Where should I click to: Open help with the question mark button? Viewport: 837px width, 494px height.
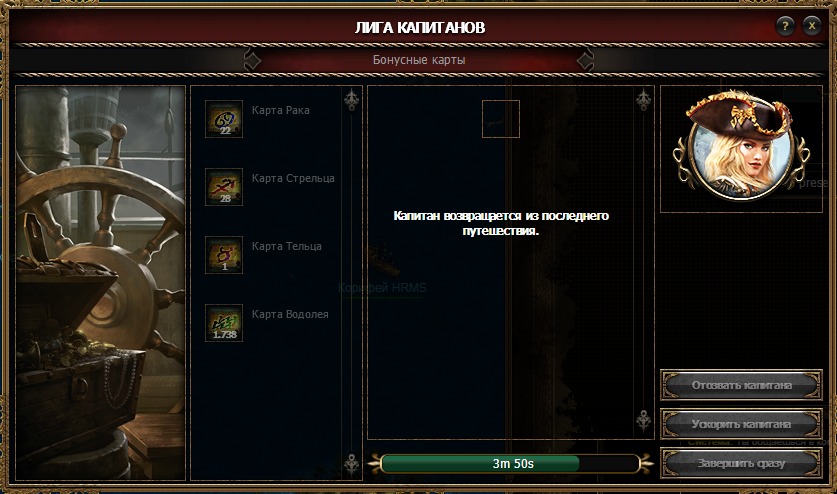[x=787, y=26]
